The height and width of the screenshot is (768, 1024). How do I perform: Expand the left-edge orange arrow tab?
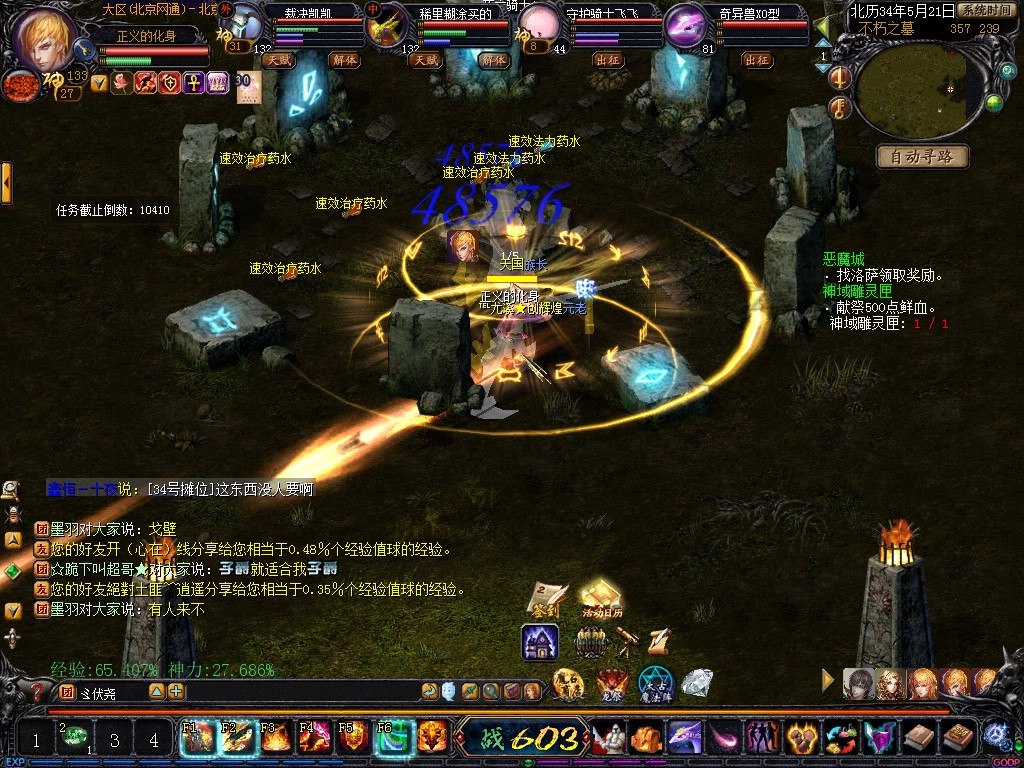coord(6,183)
